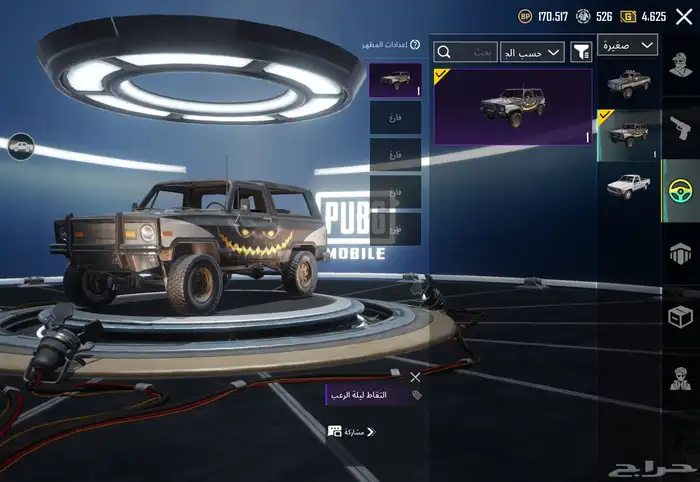700x482 pixels.
Task: Open the small-size dropdown at the top
Action: 627,45
